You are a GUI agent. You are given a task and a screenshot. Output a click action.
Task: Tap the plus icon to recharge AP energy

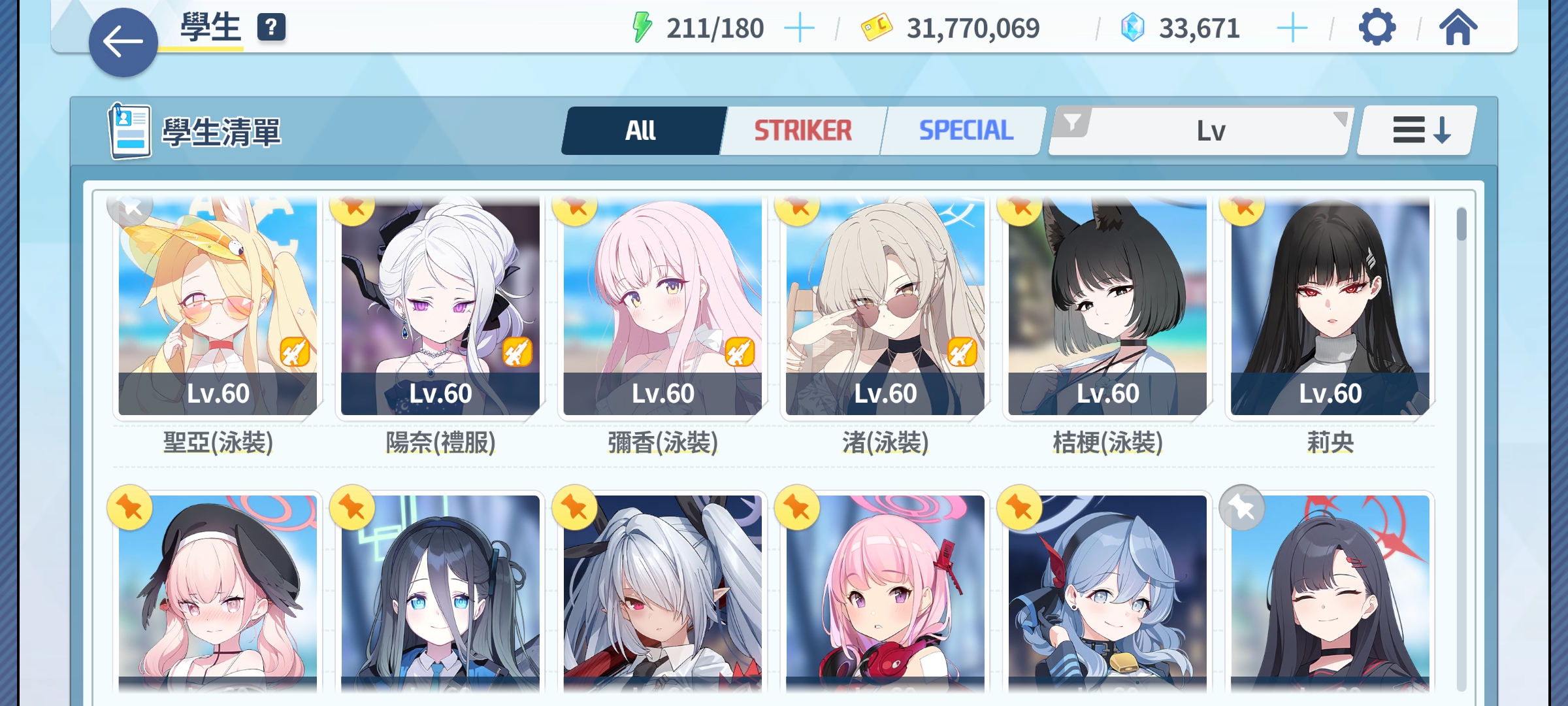[x=802, y=27]
